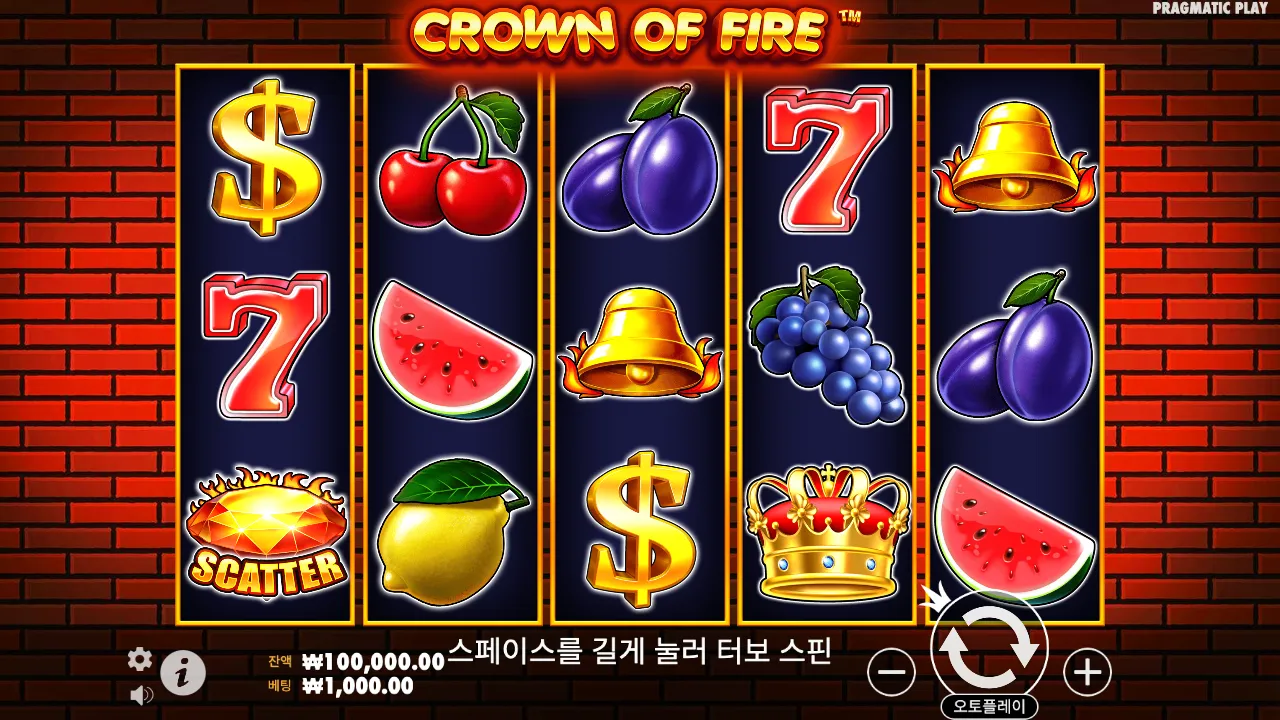Click the cherries symbol

click(452, 160)
